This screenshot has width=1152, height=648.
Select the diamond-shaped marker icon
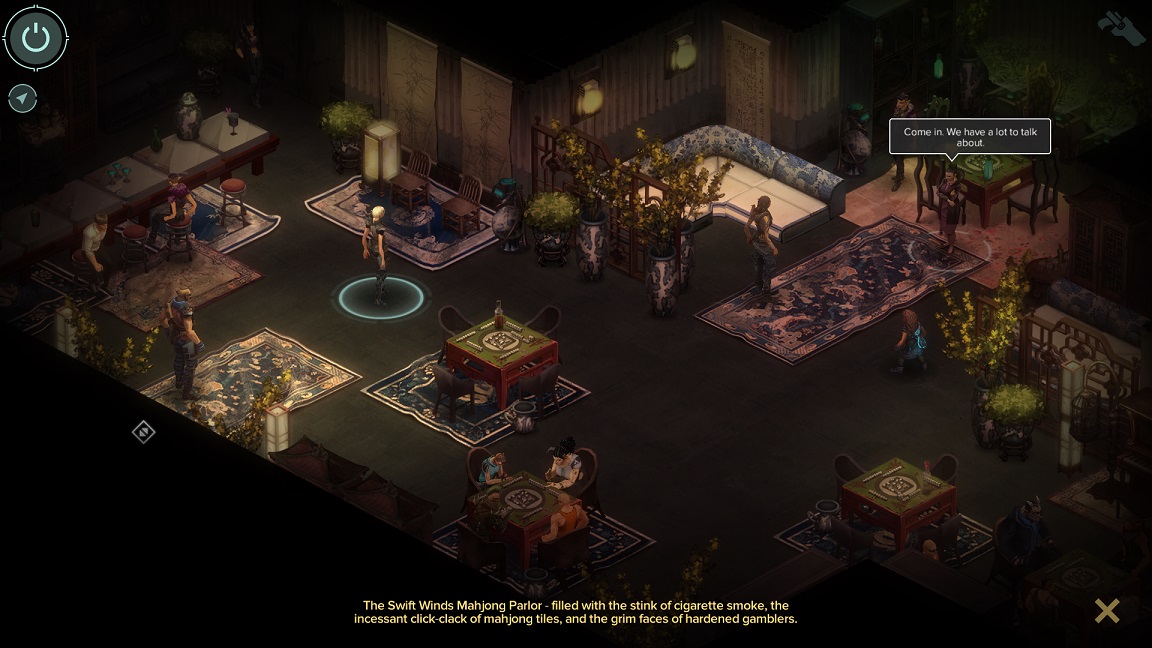[144, 432]
